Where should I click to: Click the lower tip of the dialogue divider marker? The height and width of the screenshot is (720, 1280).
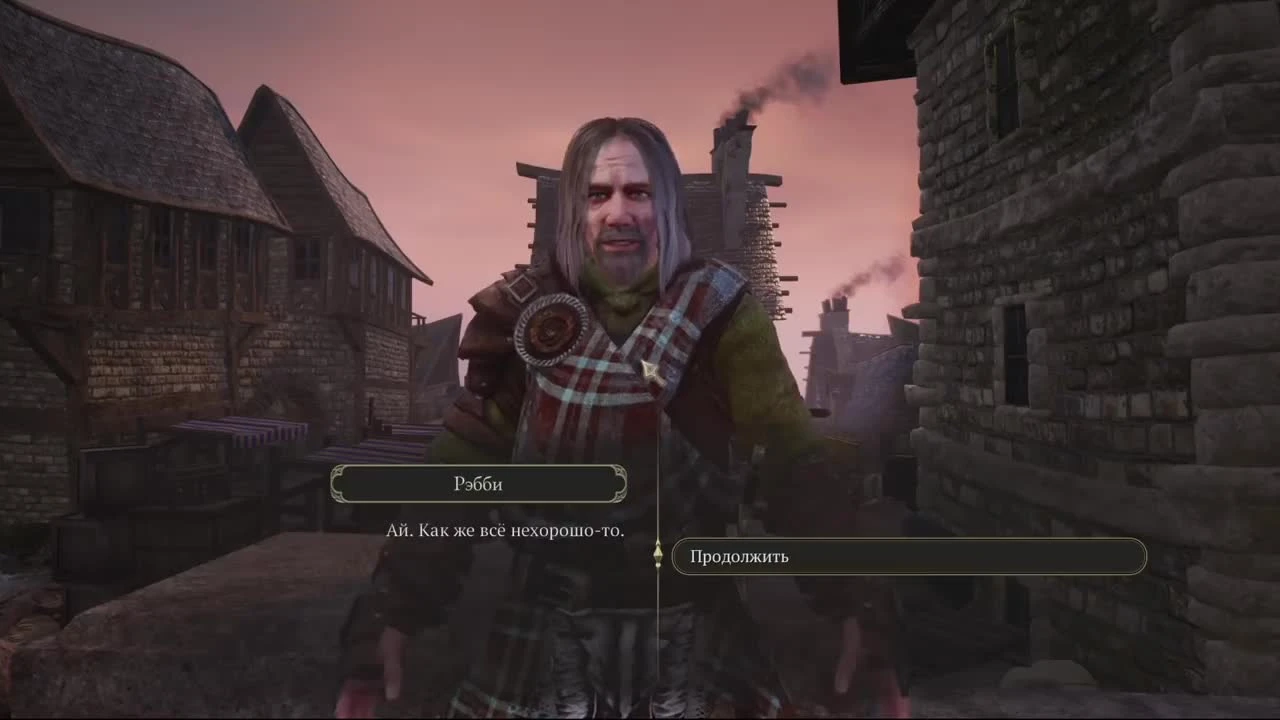(x=657, y=566)
